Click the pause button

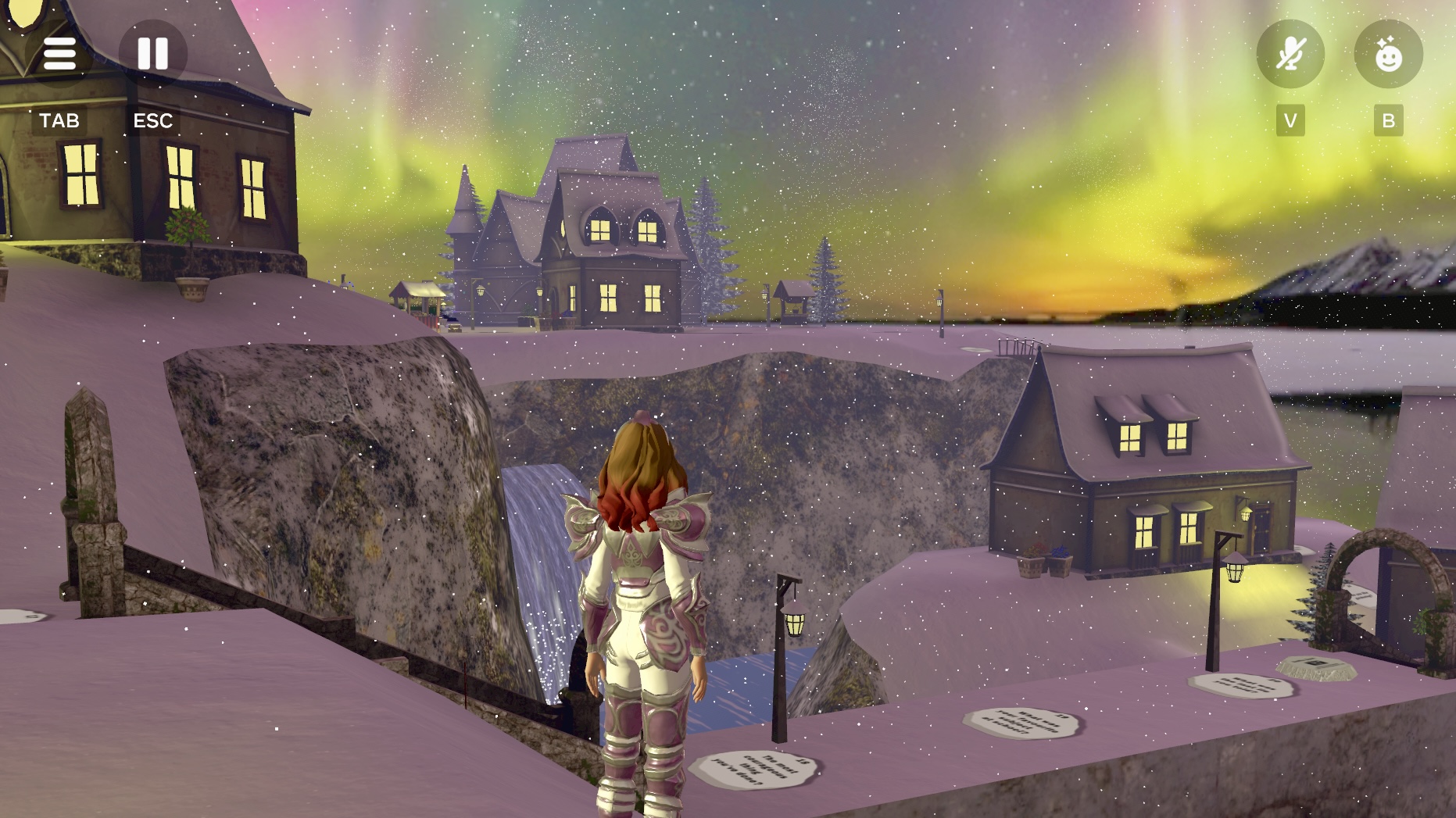click(153, 54)
